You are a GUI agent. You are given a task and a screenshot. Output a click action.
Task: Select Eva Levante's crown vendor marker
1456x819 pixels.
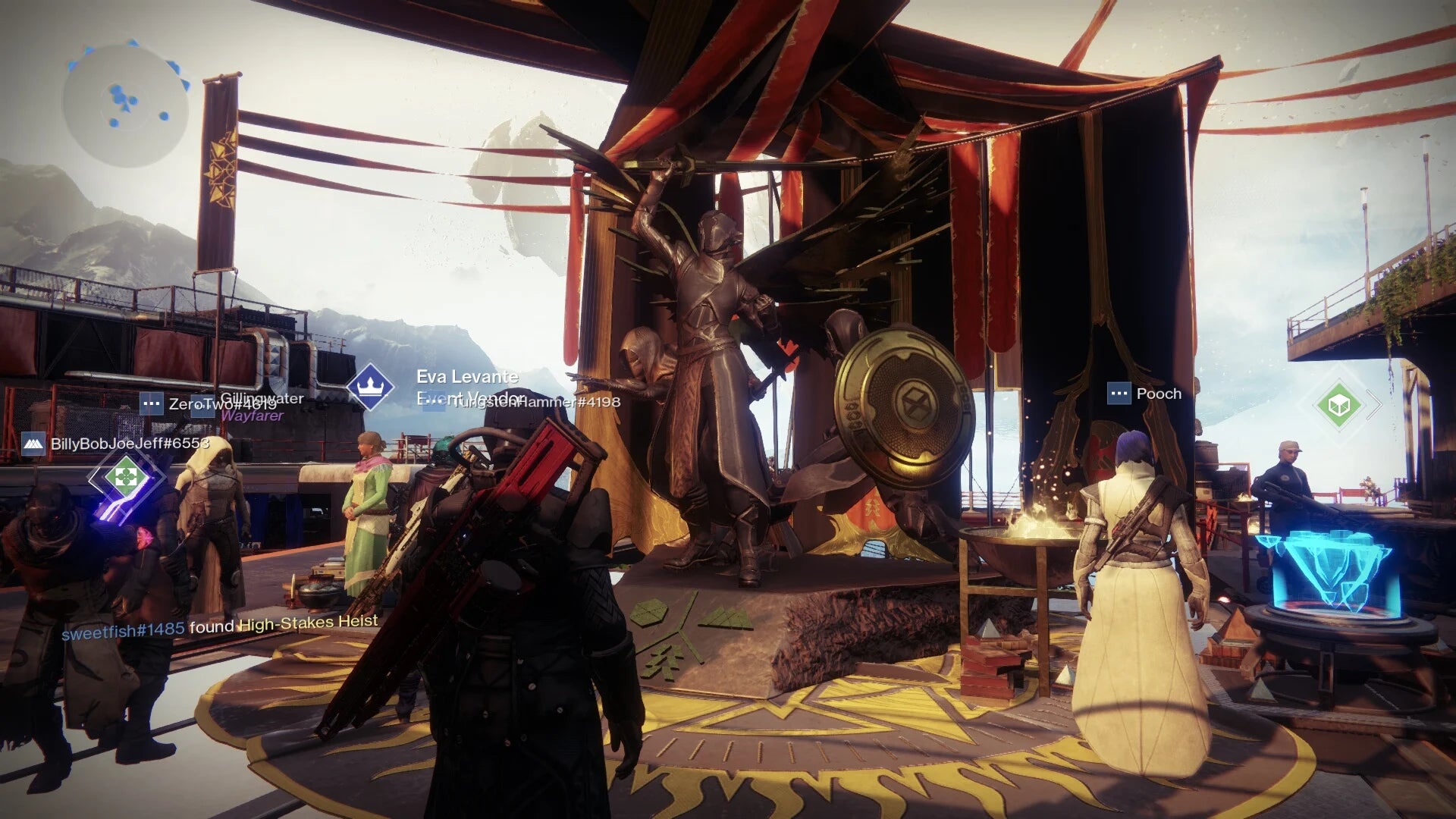370,387
